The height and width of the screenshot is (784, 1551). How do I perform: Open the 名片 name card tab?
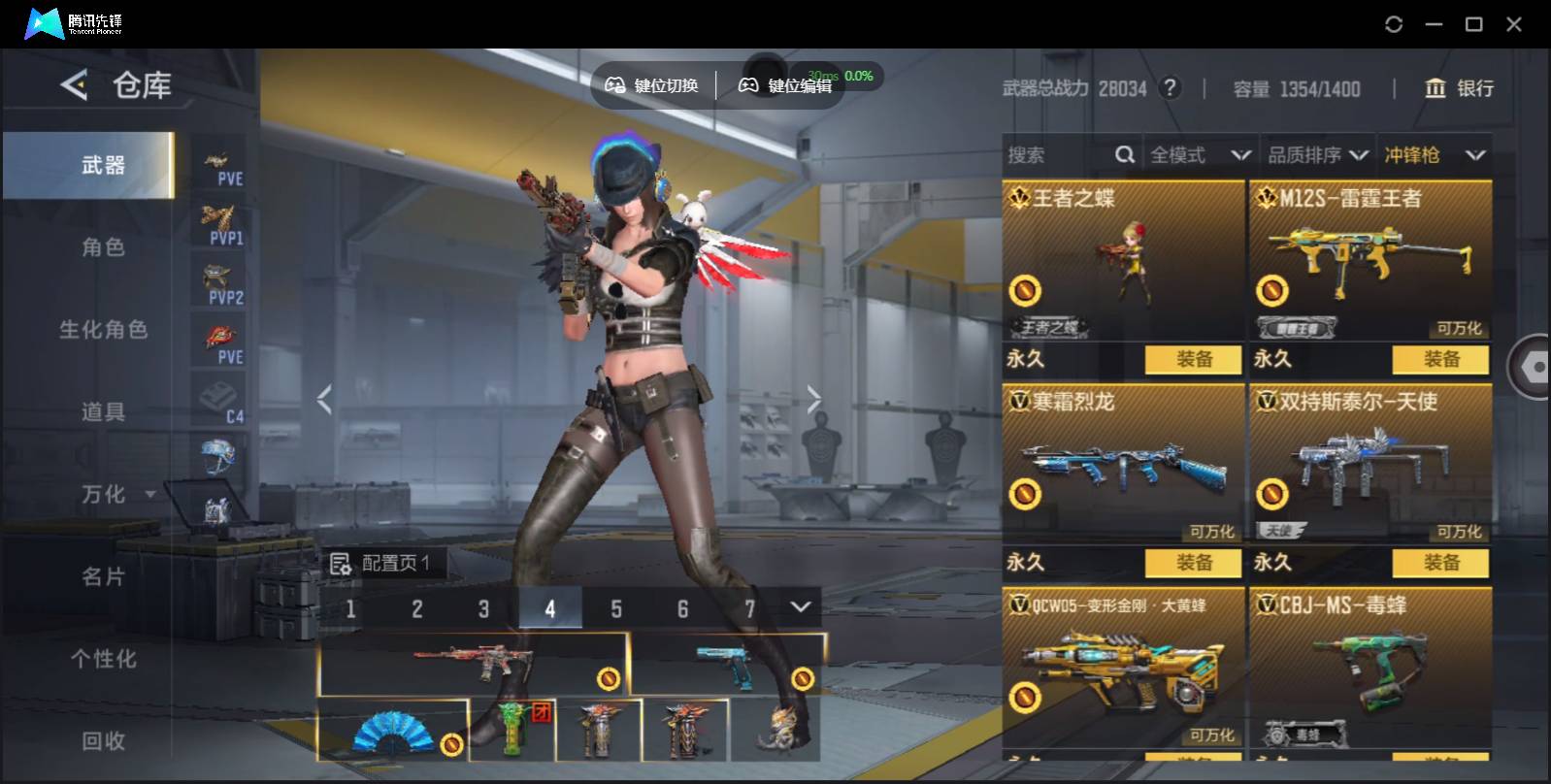tap(103, 577)
